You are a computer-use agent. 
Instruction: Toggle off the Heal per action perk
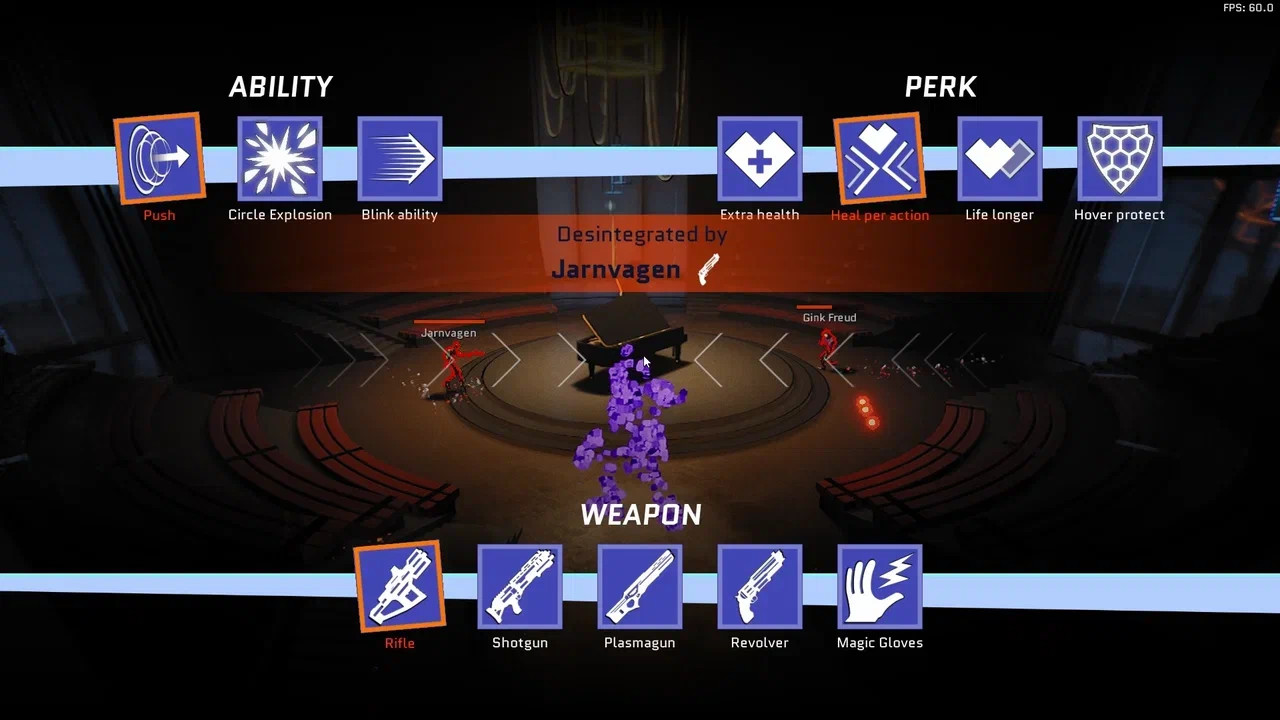[879, 158]
